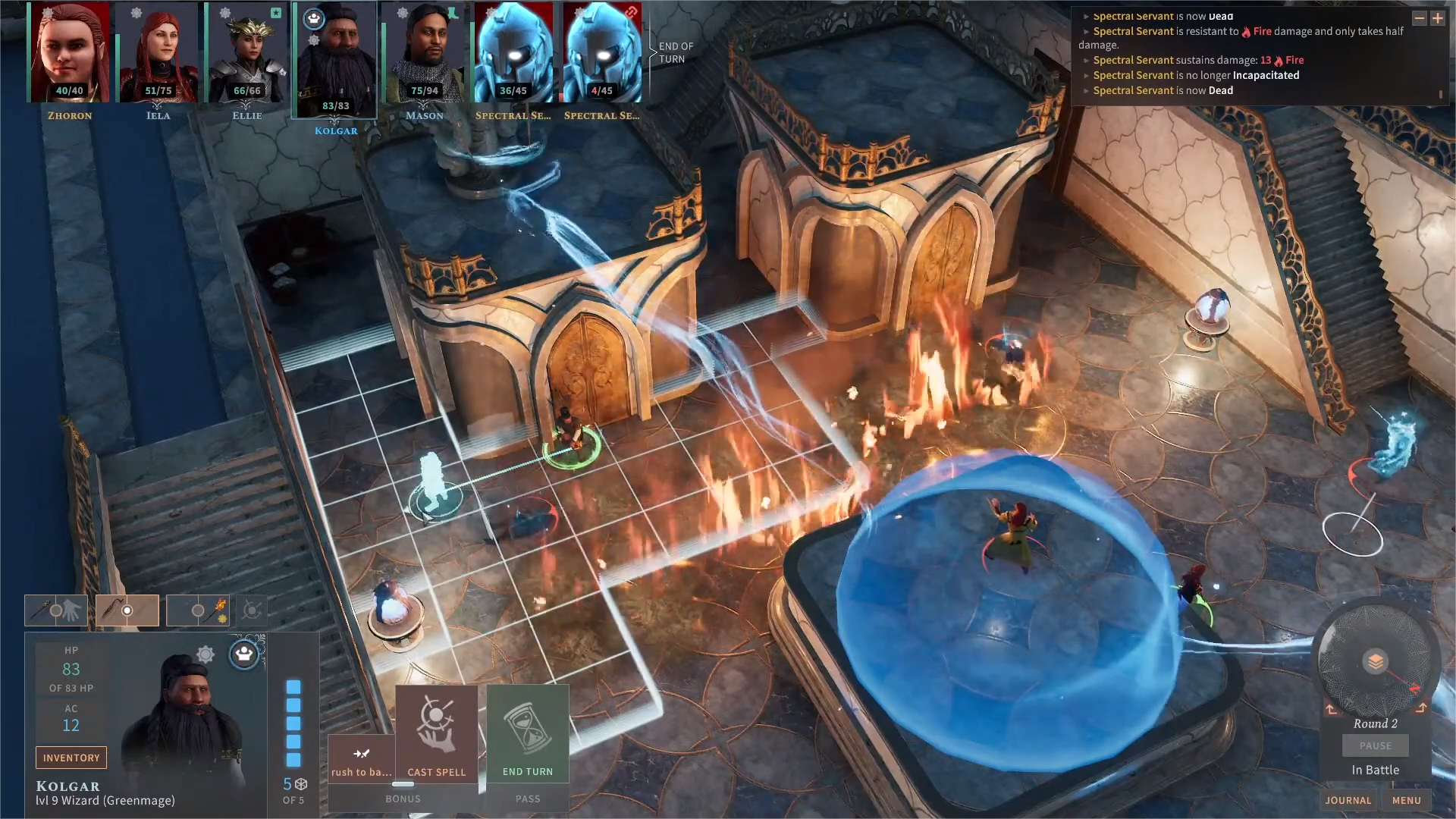Select the Spectral Servant with 36/45 HP

[x=513, y=53]
